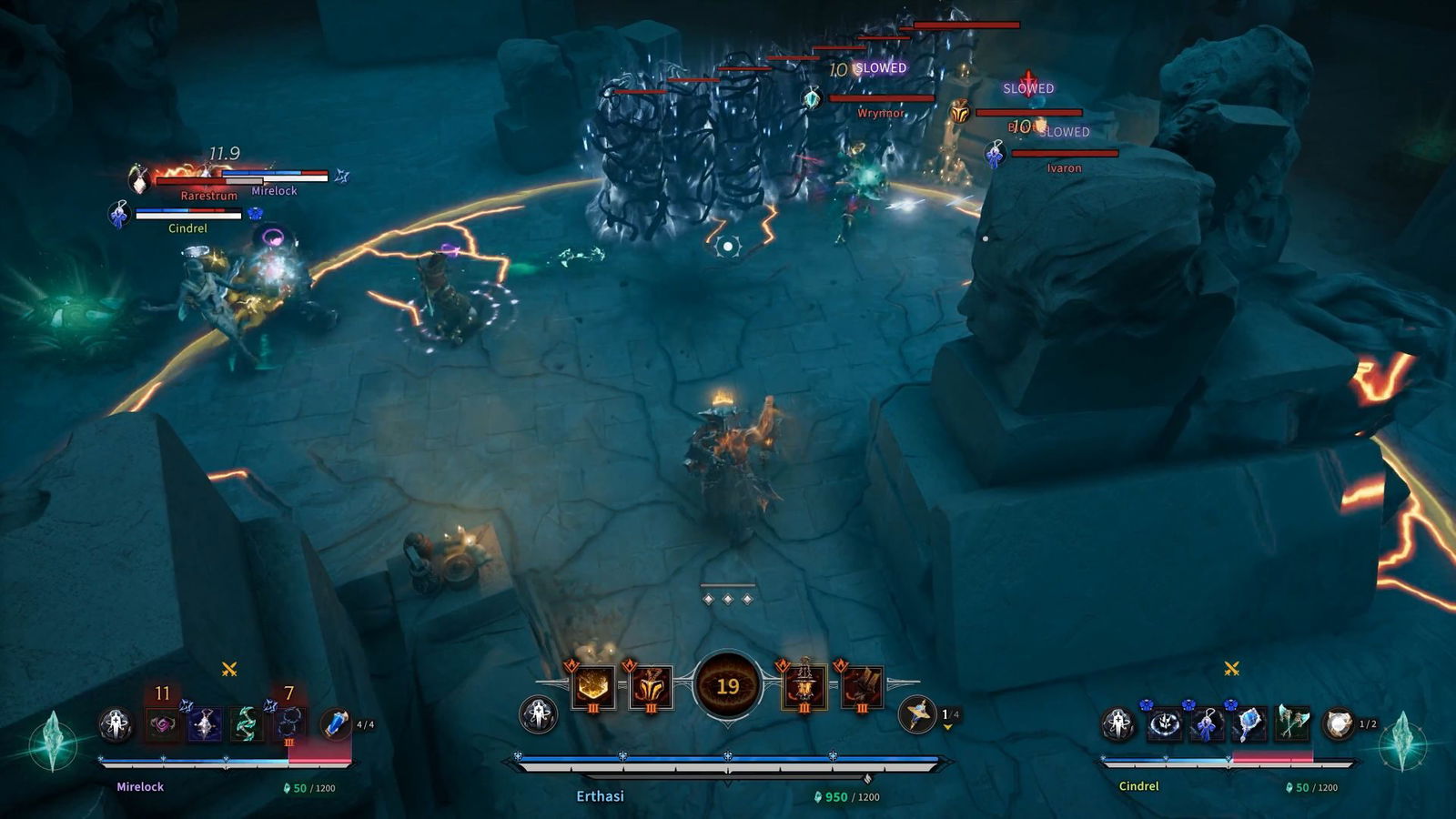Image resolution: width=1456 pixels, height=819 pixels.
Task: Select Erthasi's round character emblem
Action: click(539, 715)
